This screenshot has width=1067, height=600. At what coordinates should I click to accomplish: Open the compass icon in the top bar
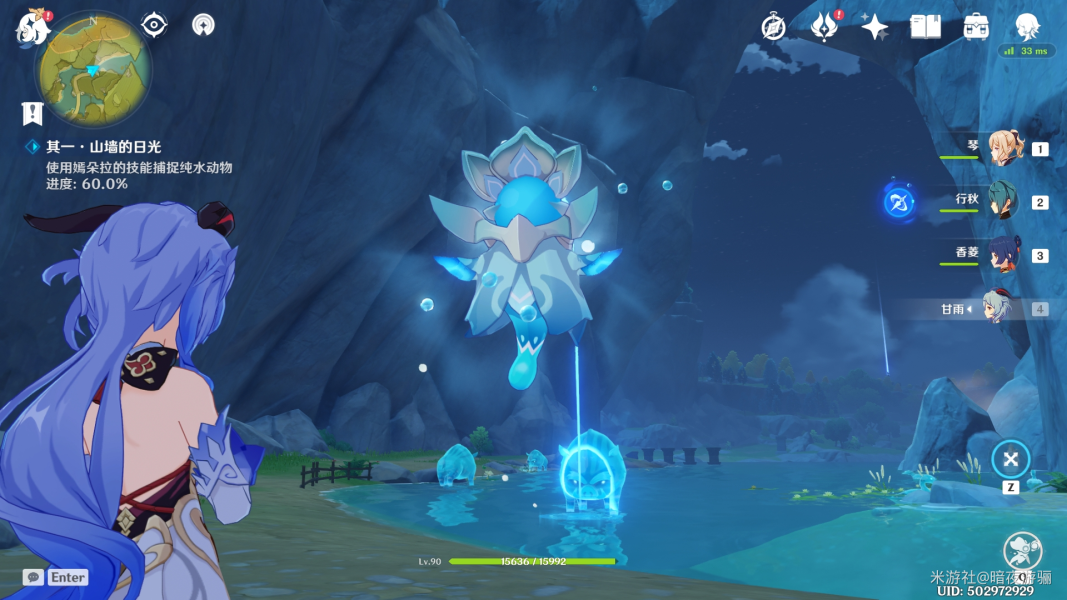pyautogui.click(x=773, y=27)
